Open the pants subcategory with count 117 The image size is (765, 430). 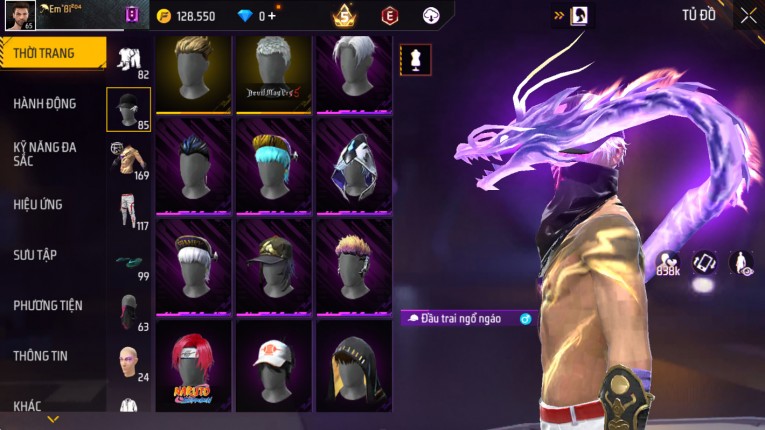128,210
